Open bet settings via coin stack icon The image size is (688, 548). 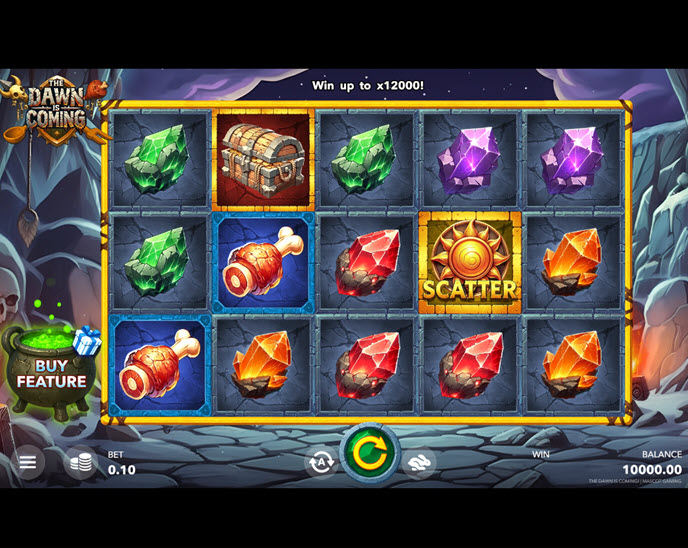(x=81, y=462)
